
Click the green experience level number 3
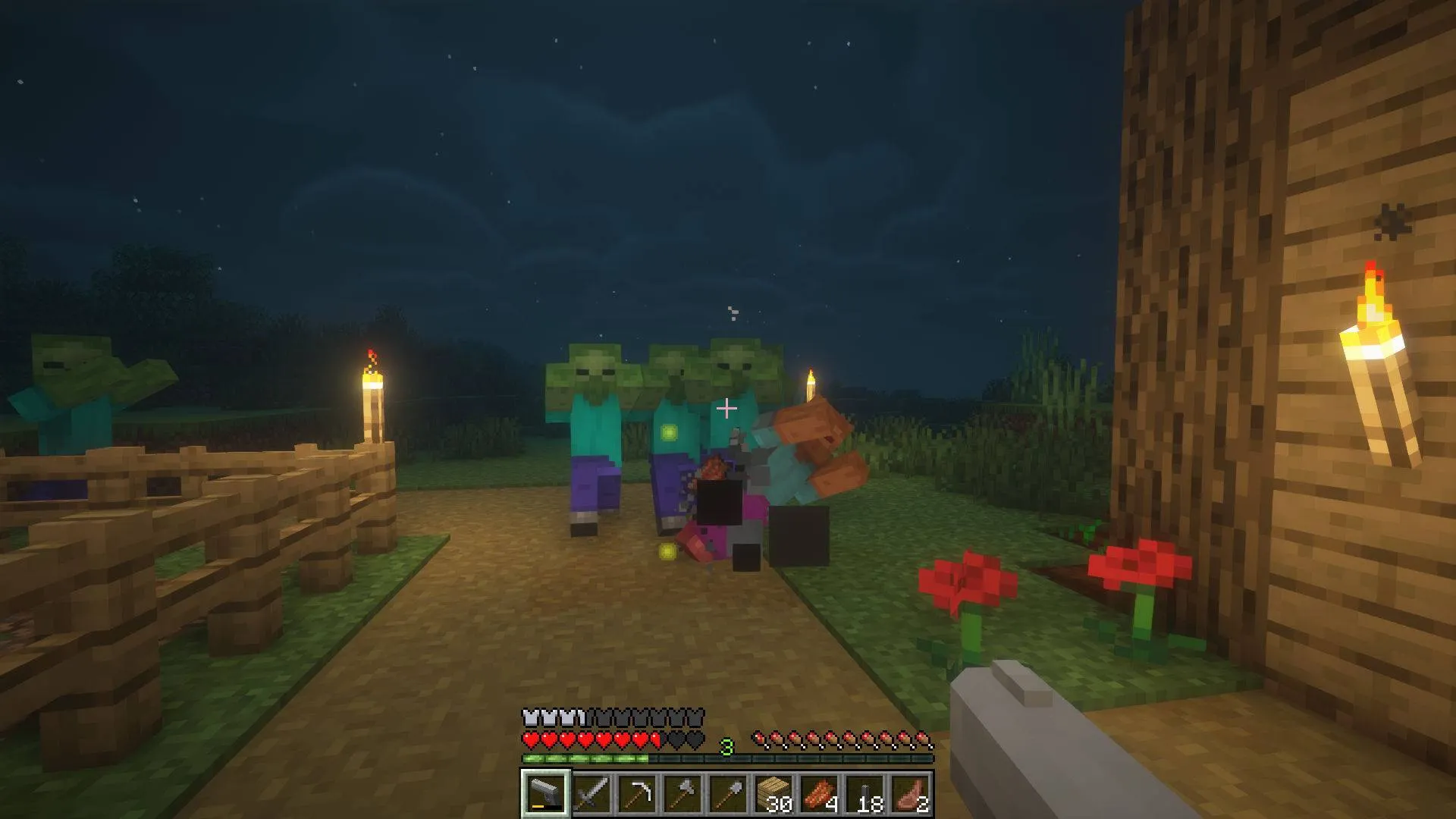point(728,747)
